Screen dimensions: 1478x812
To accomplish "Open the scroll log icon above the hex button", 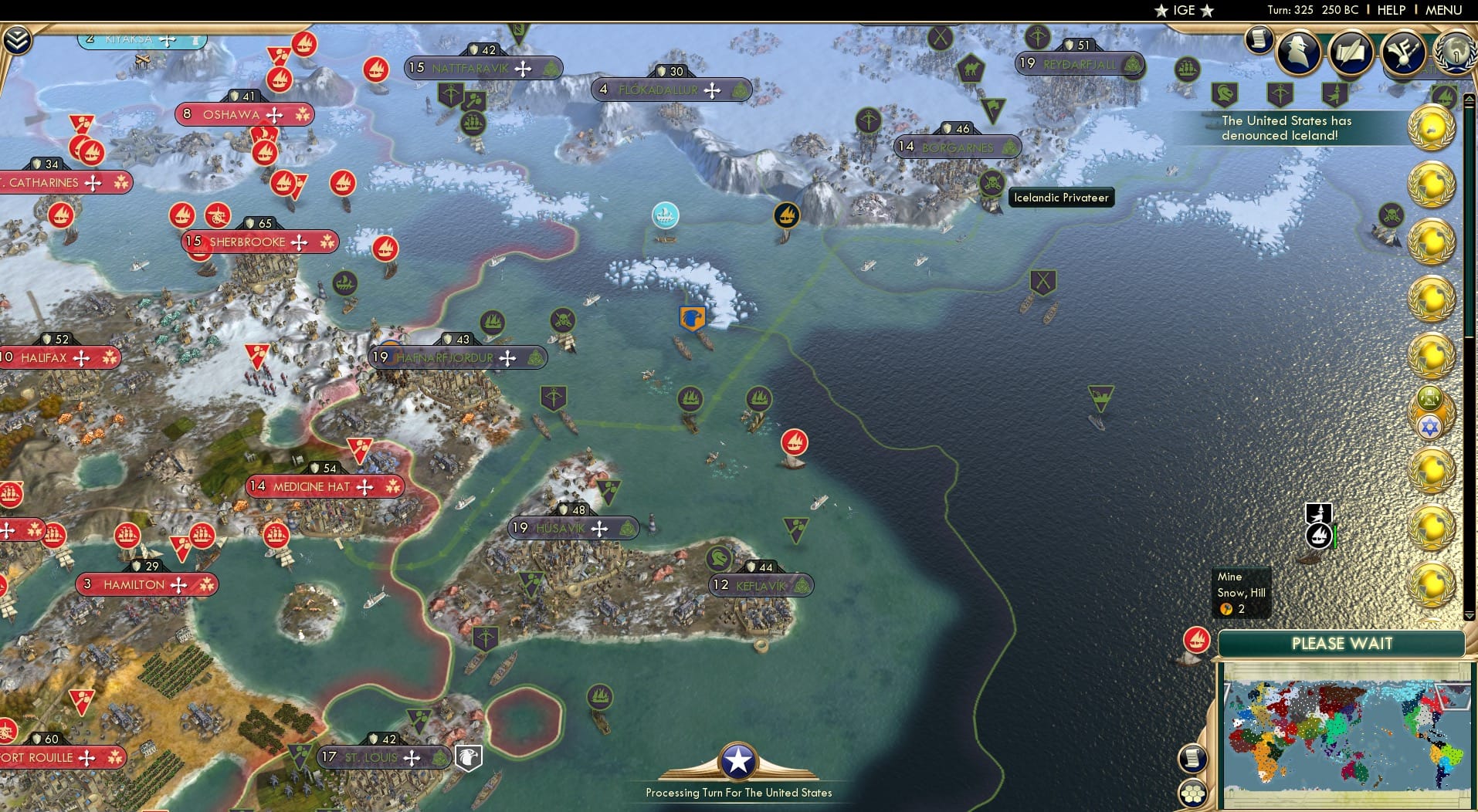I will click(x=1193, y=759).
